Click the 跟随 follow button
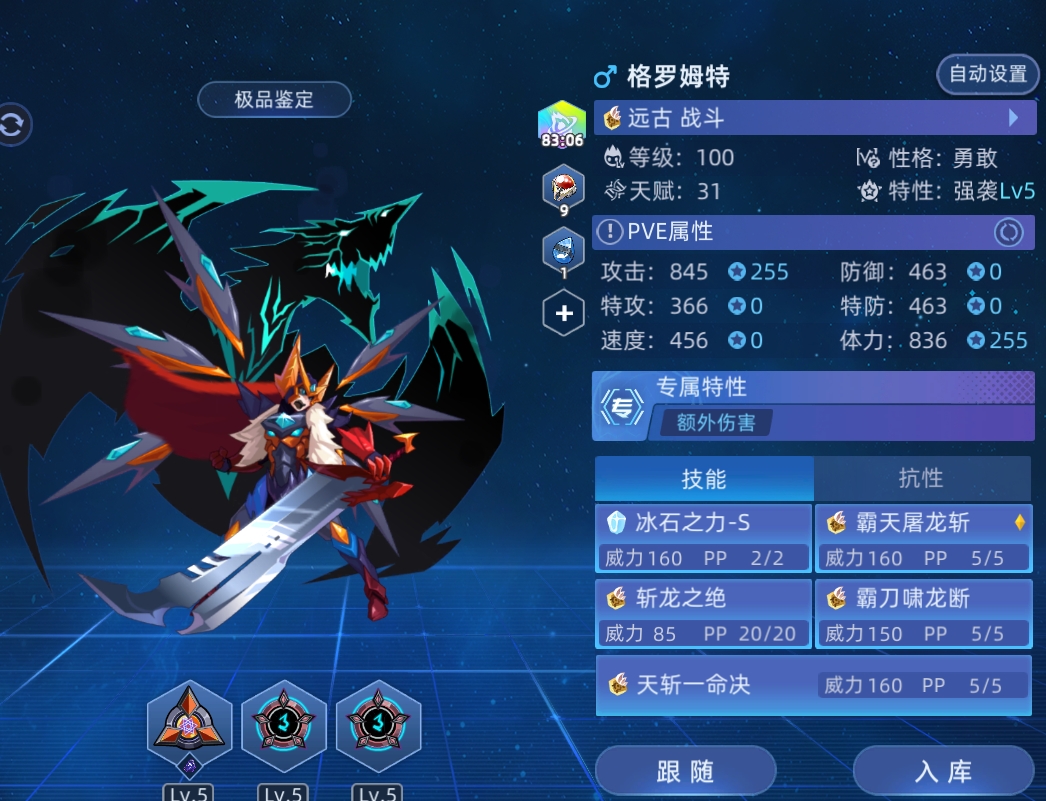1046x801 pixels. [685, 772]
